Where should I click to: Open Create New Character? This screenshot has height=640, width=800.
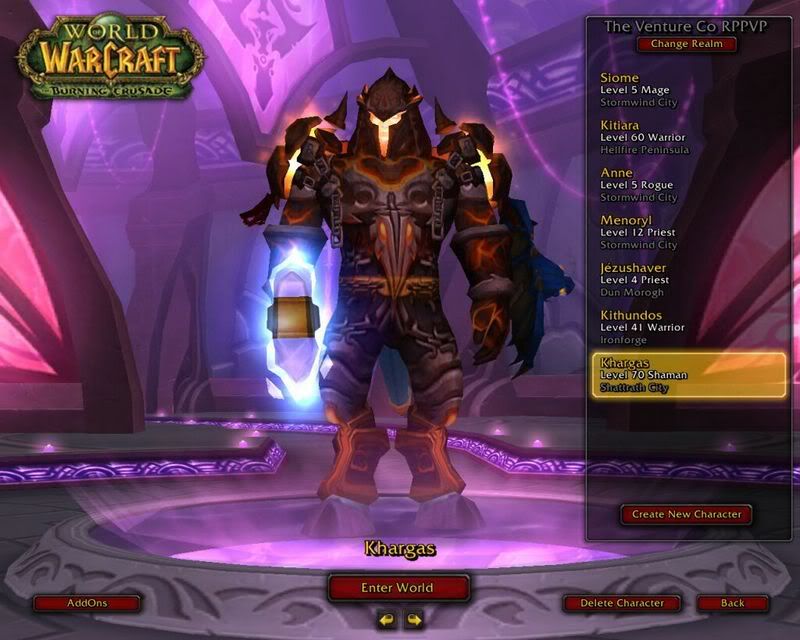(685, 514)
